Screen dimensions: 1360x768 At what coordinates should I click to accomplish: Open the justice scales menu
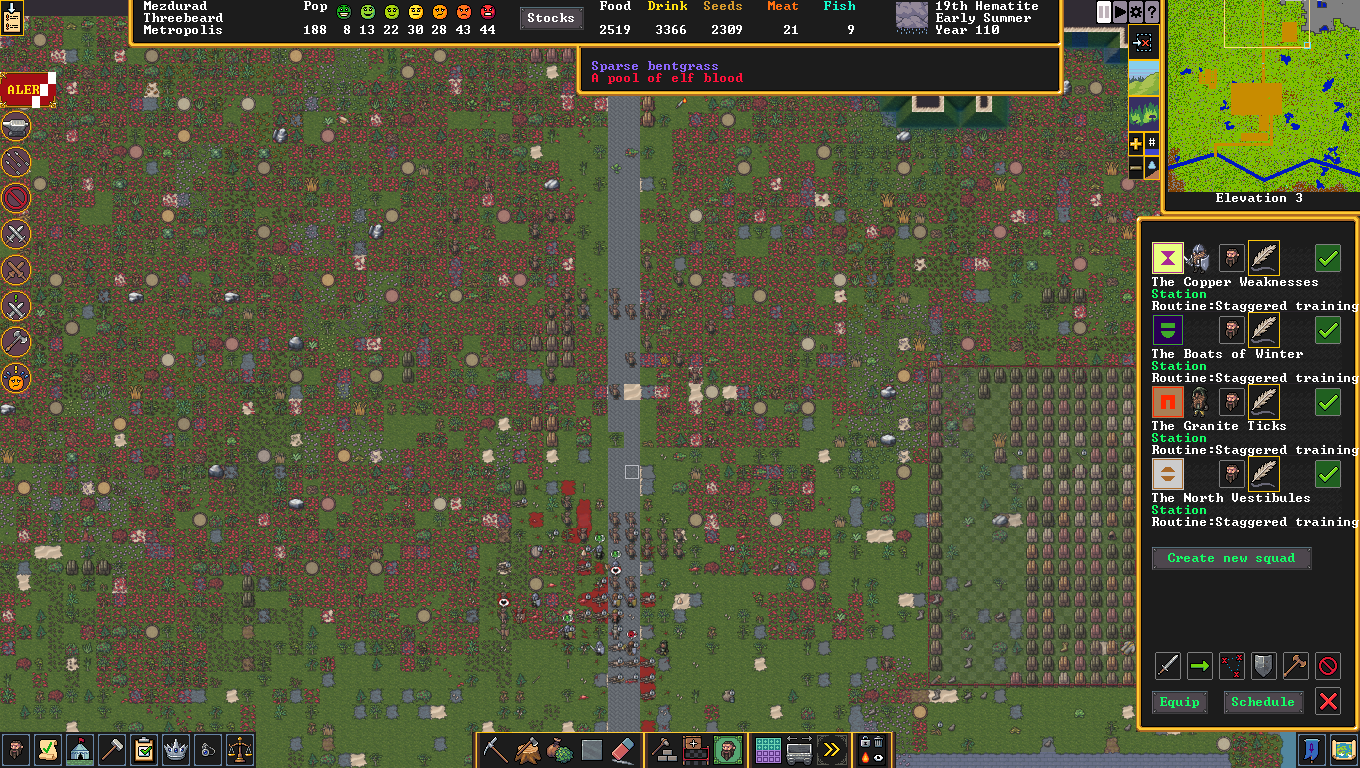click(240, 750)
